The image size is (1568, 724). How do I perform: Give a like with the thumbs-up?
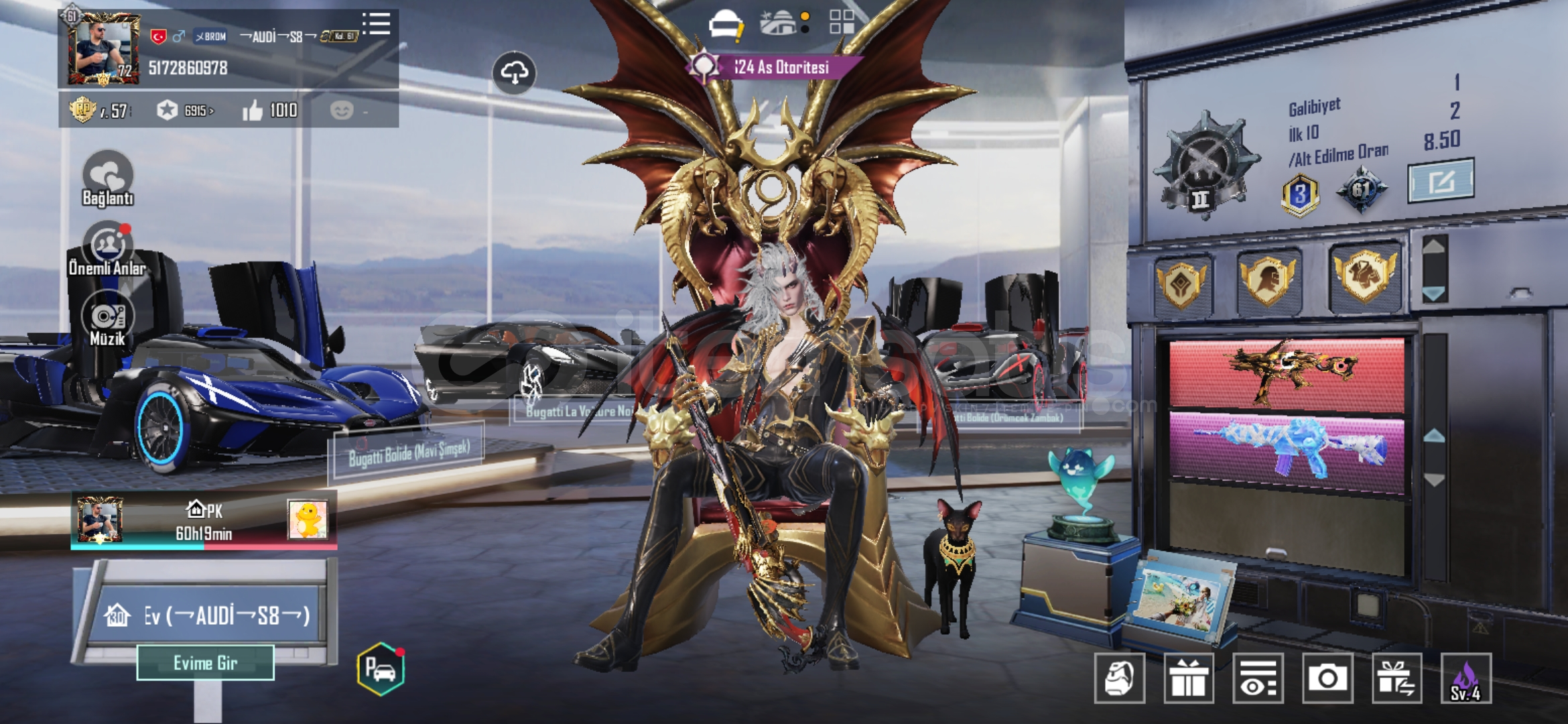pos(253,111)
